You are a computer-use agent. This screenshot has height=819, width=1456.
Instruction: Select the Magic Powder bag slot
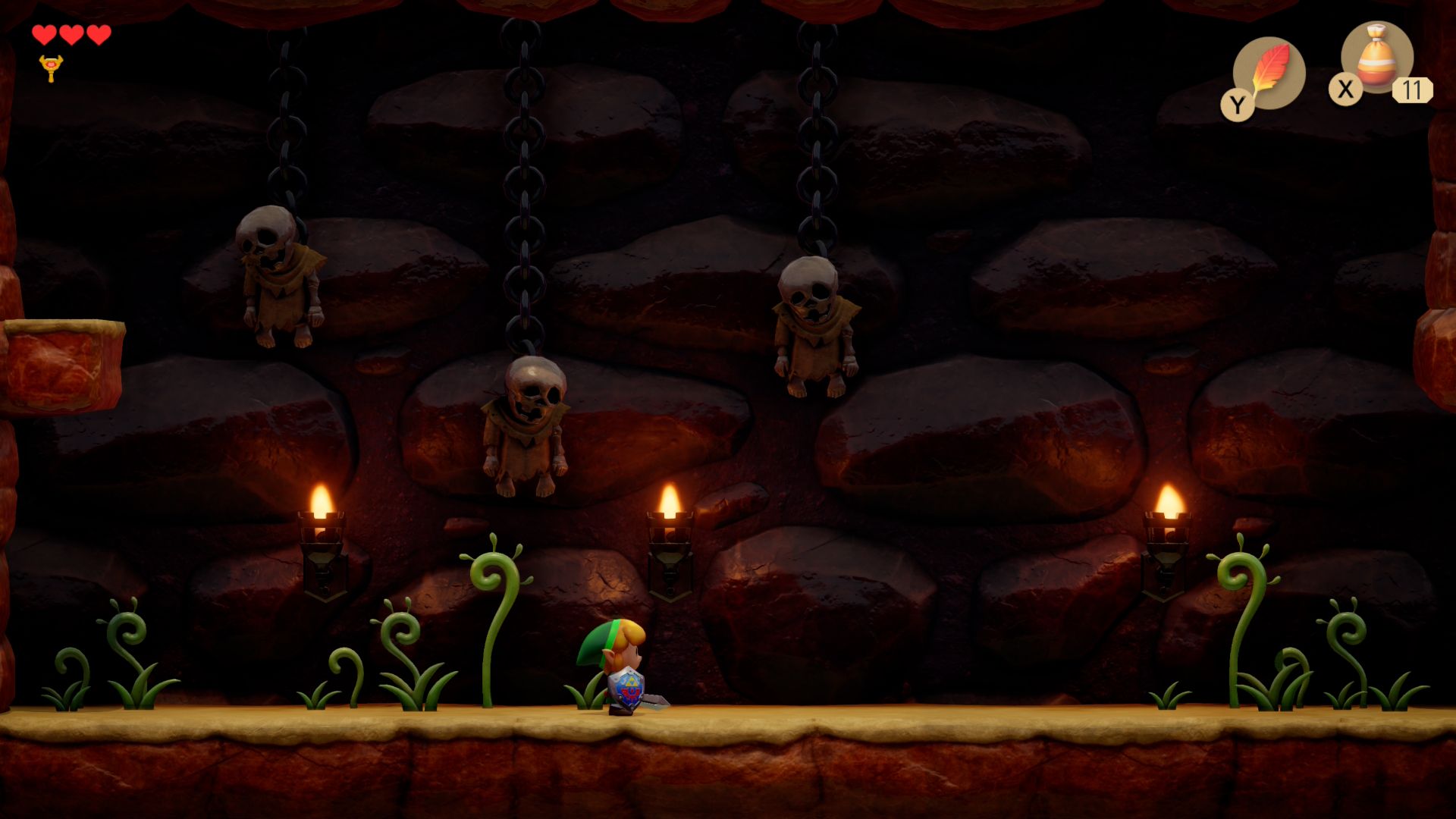[x=1376, y=58]
